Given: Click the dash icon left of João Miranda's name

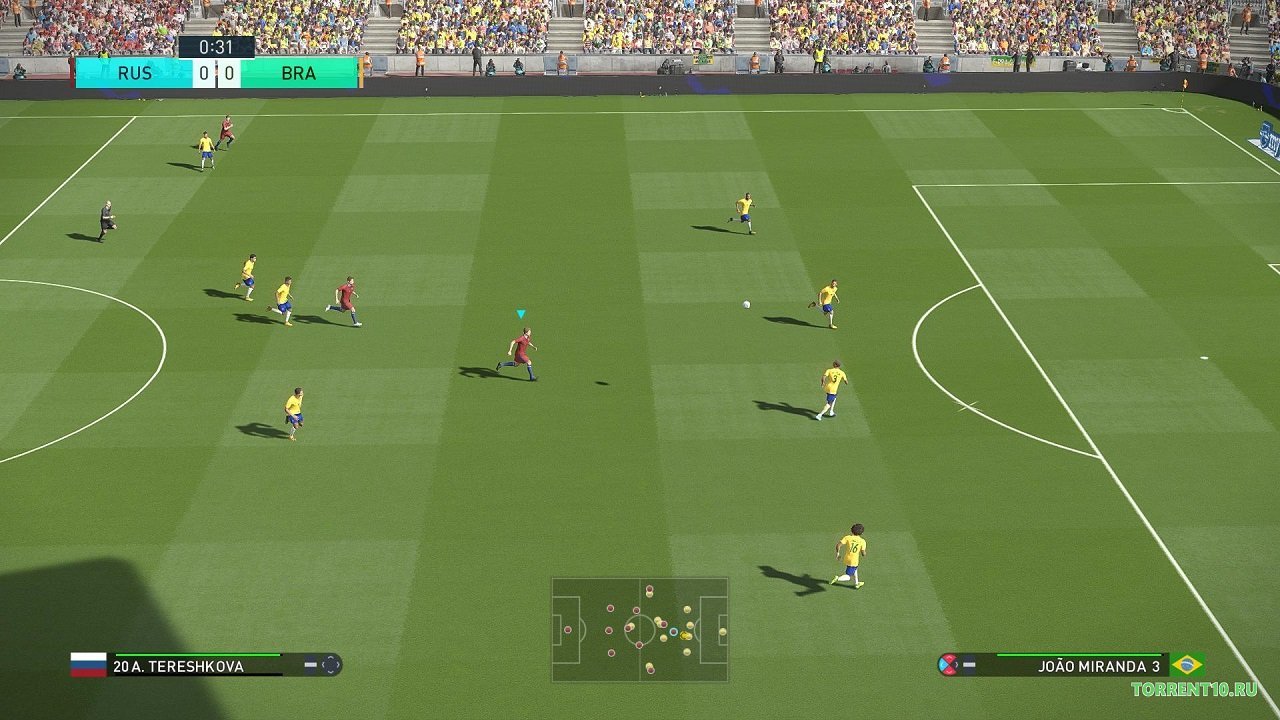Looking at the screenshot, I should coord(970,664).
